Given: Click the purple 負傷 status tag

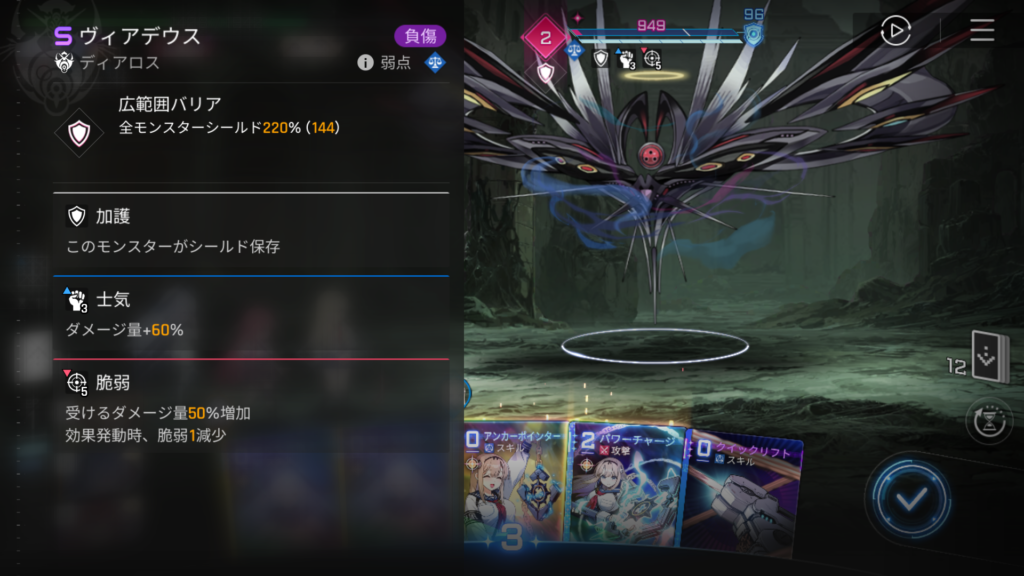Looking at the screenshot, I should tap(420, 37).
